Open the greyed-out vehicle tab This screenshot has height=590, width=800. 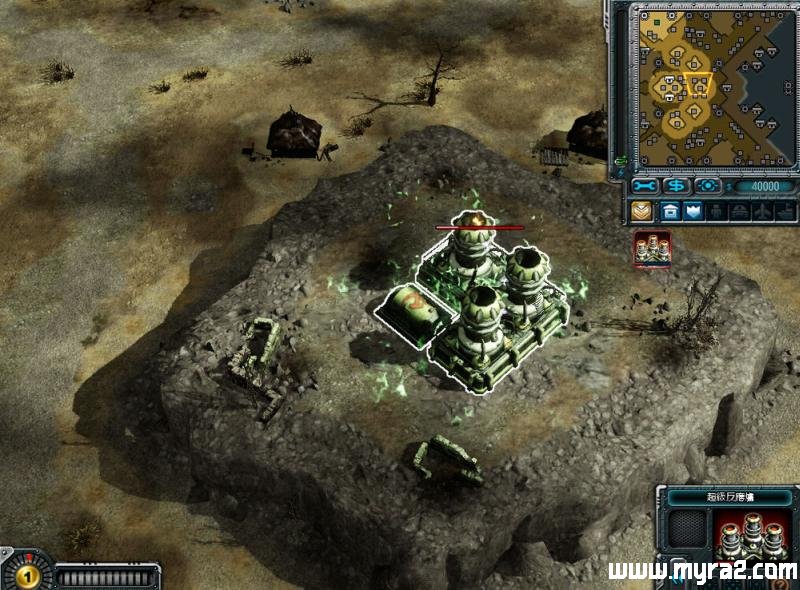(x=740, y=211)
